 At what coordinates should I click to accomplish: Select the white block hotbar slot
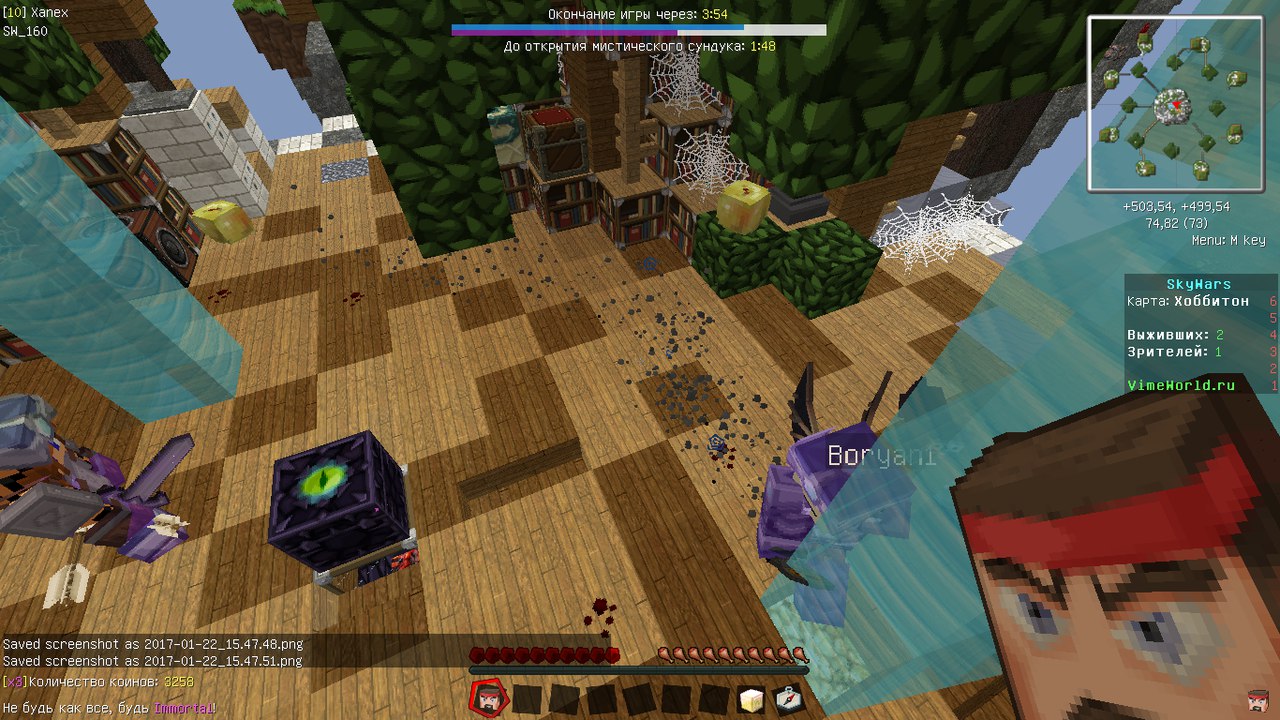[751, 699]
